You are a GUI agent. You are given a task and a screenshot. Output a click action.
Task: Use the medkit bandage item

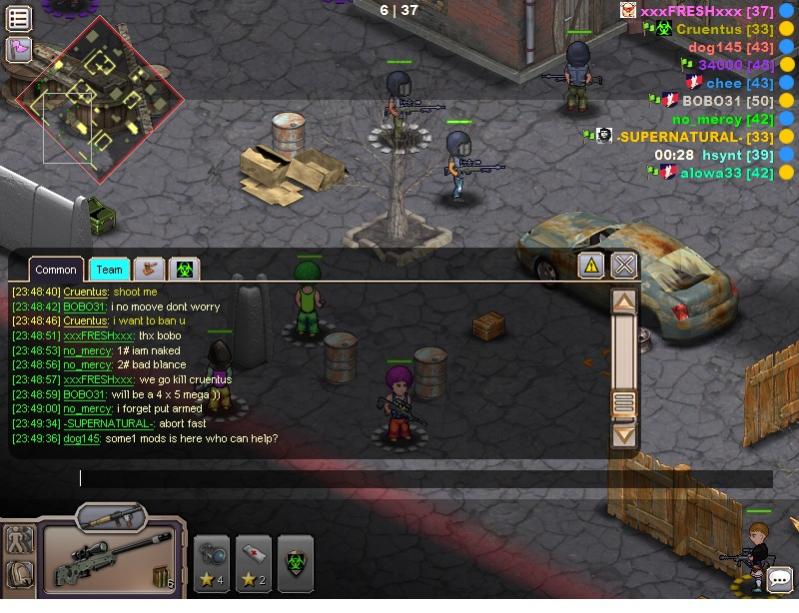pyautogui.click(x=253, y=563)
